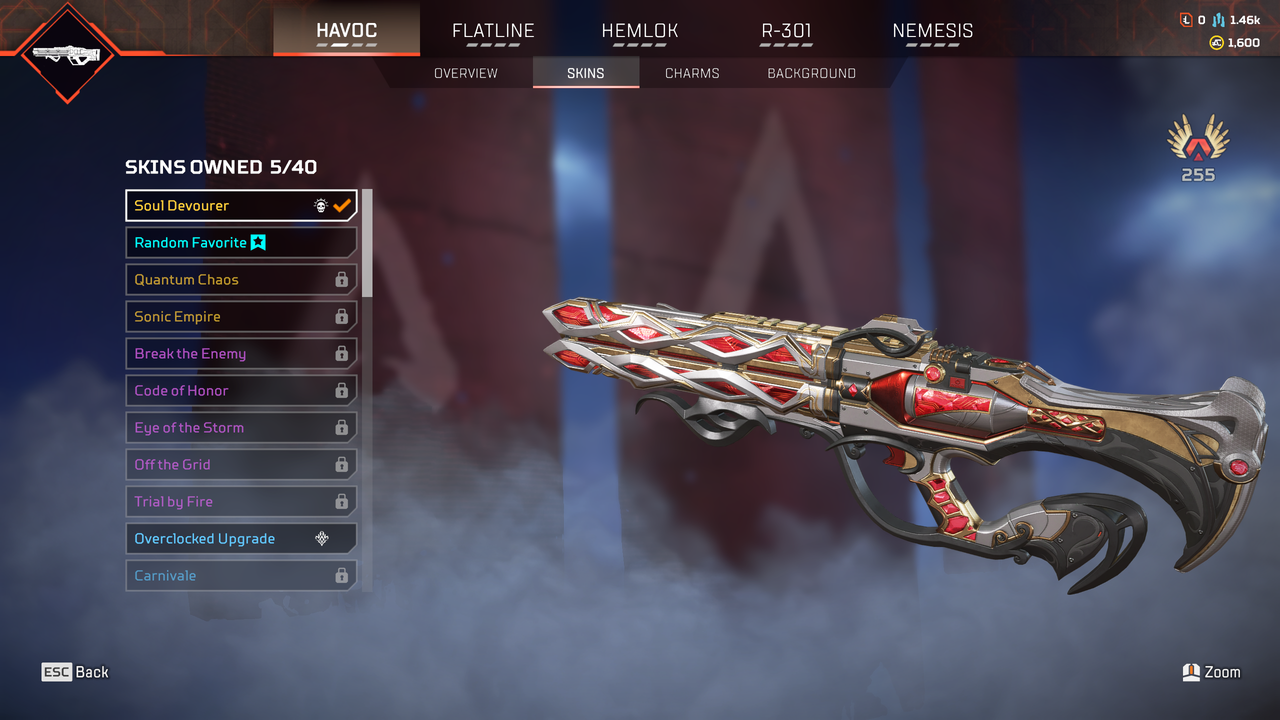The height and width of the screenshot is (720, 1280).
Task: Show the Background sub-tab
Action: (x=811, y=73)
